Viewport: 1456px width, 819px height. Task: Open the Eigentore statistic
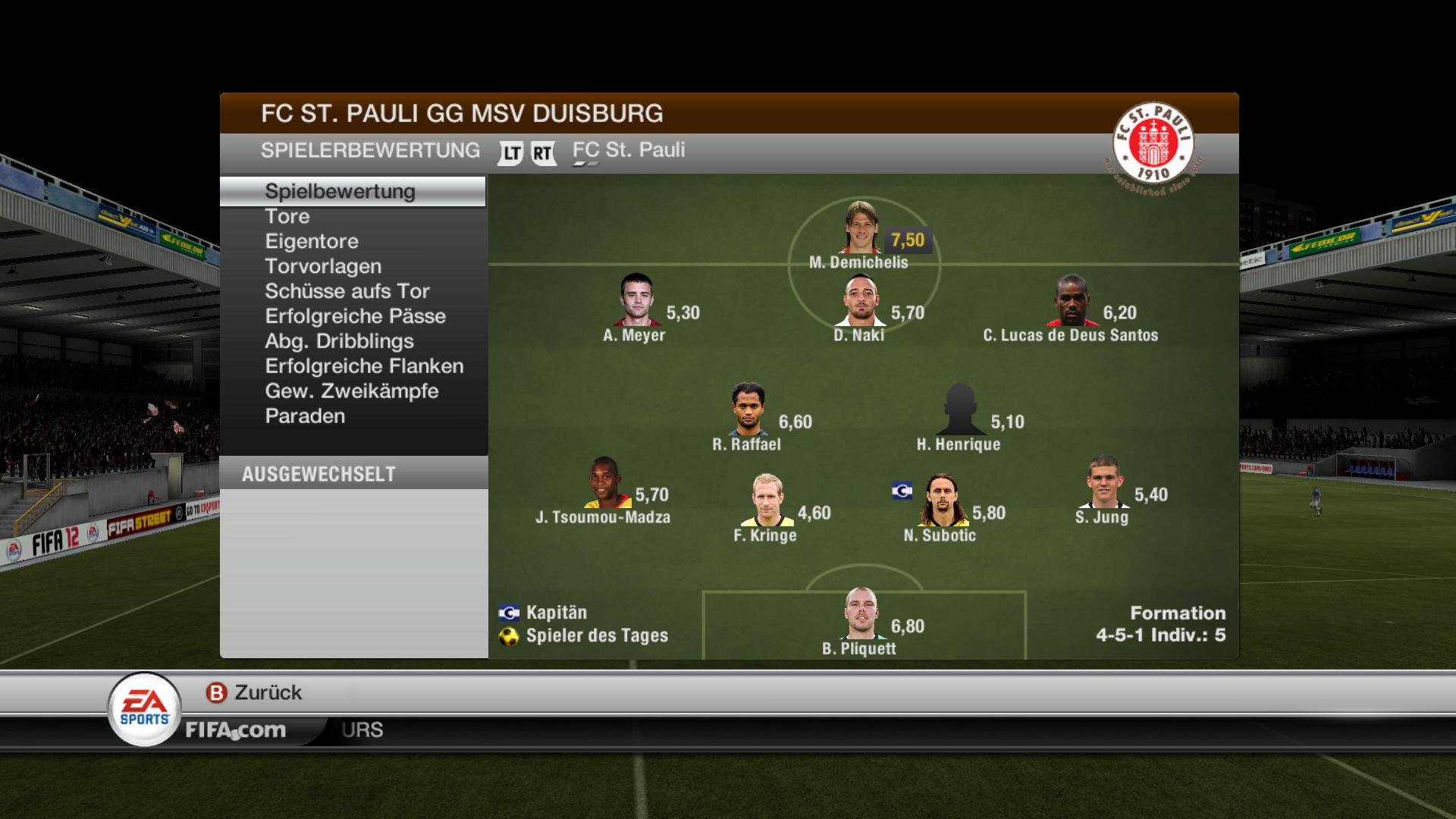point(311,241)
